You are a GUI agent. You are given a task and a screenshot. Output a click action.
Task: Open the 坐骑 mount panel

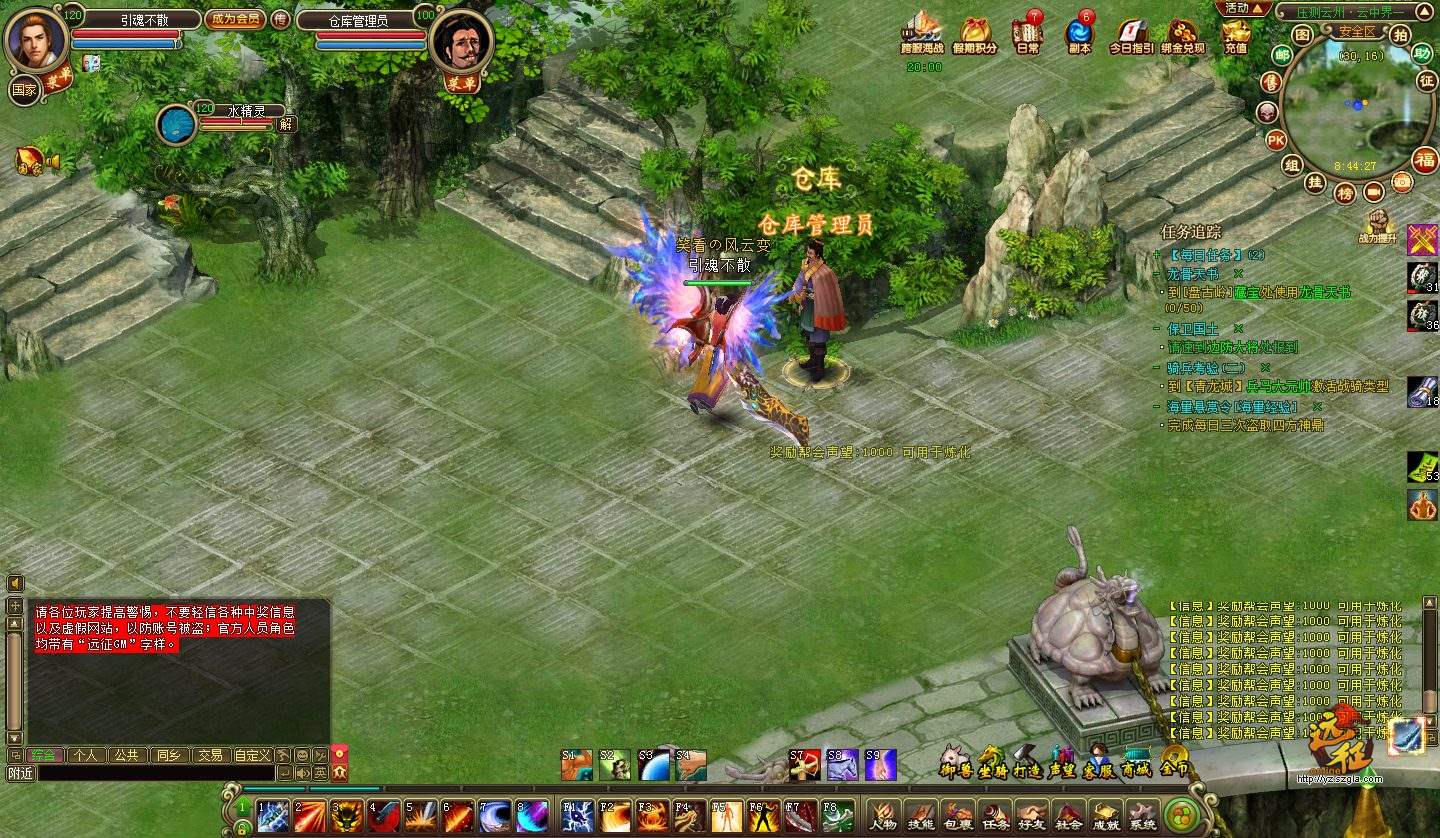992,762
